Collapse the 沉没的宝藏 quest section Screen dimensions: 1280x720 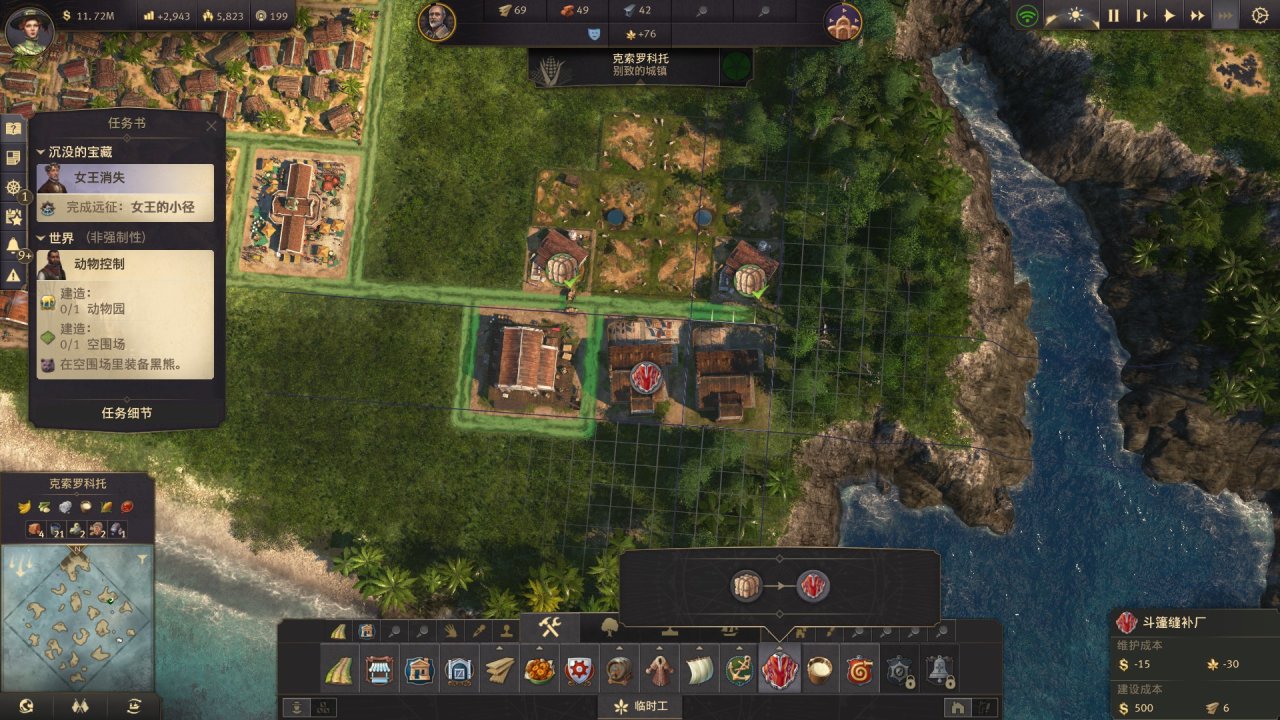pyautogui.click(x=42, y=152)
